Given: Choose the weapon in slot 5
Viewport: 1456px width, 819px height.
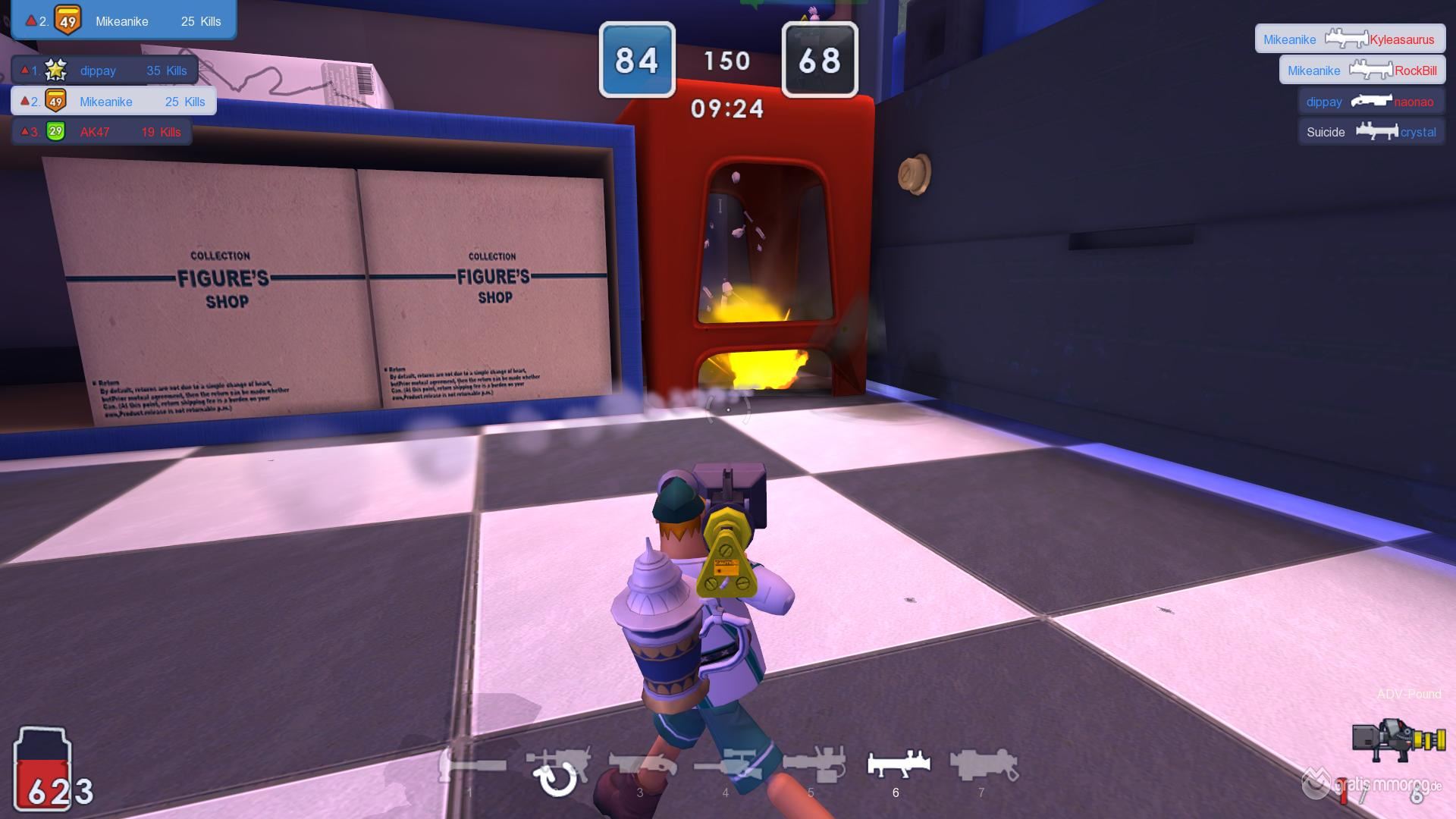Looking at the screenshot, I should pyautogui.click(x=813, y=766).
